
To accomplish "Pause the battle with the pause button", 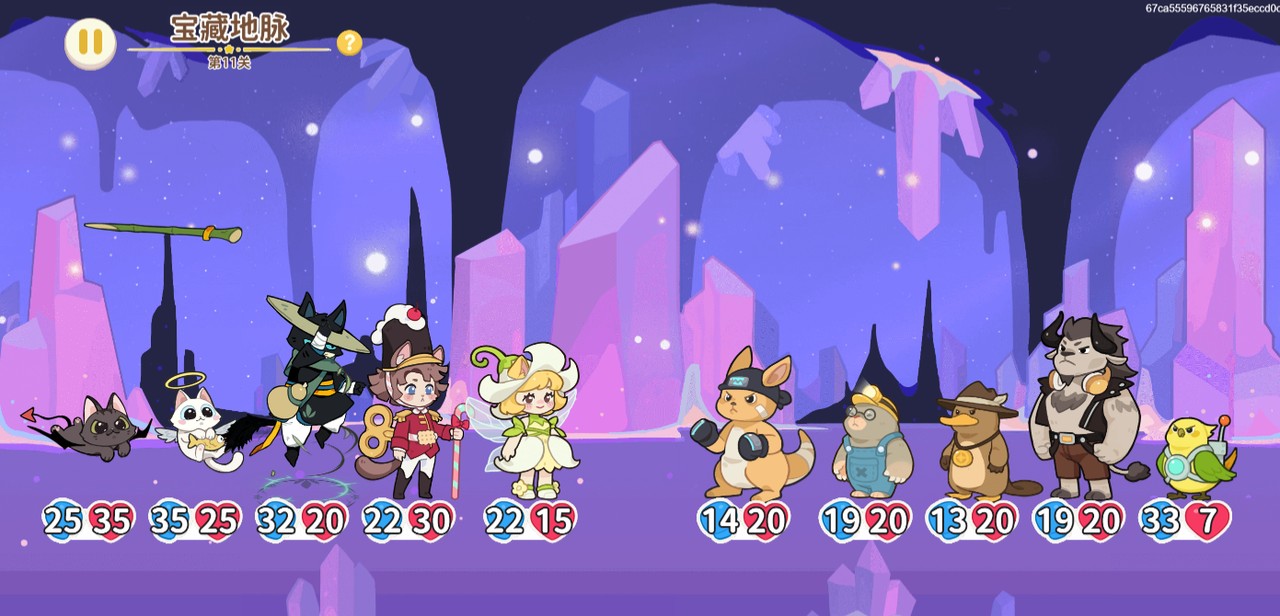I will click(90, 43).
